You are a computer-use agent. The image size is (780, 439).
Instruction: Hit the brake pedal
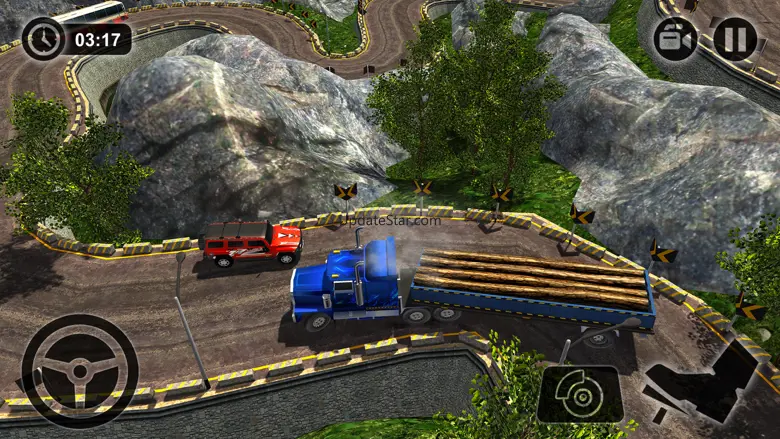click(580, 394)
